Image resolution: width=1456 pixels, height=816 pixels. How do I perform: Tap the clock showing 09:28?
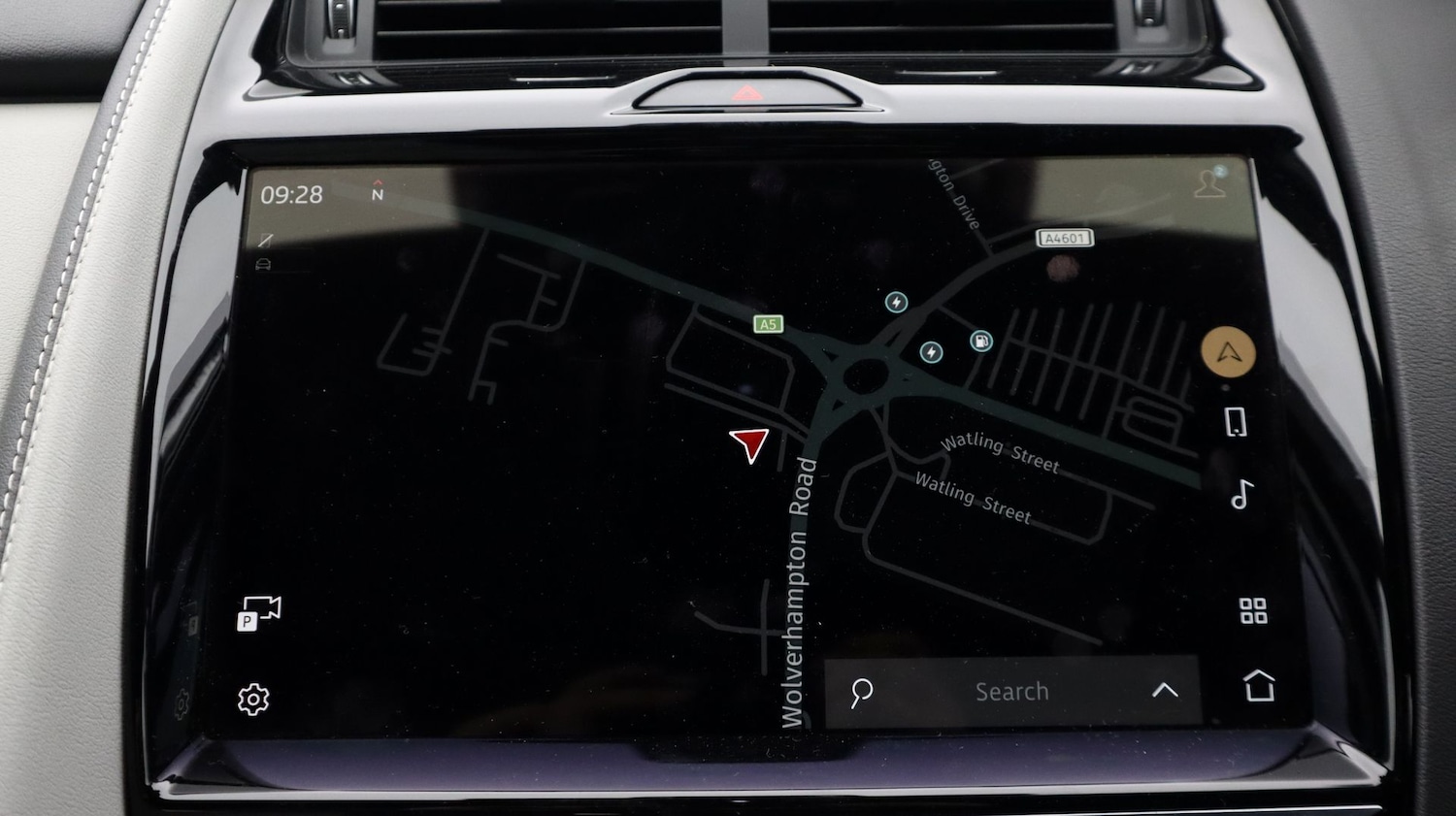[291, 193]
